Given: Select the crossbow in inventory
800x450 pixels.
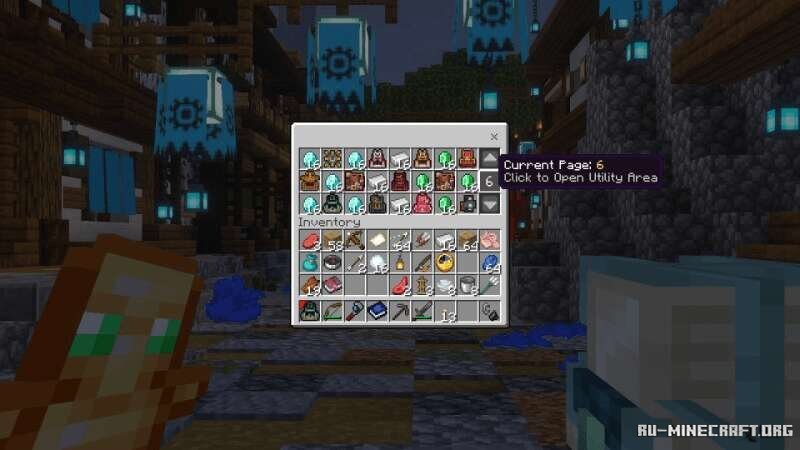Looking at the screenshot, I should (x=354, y=240).
